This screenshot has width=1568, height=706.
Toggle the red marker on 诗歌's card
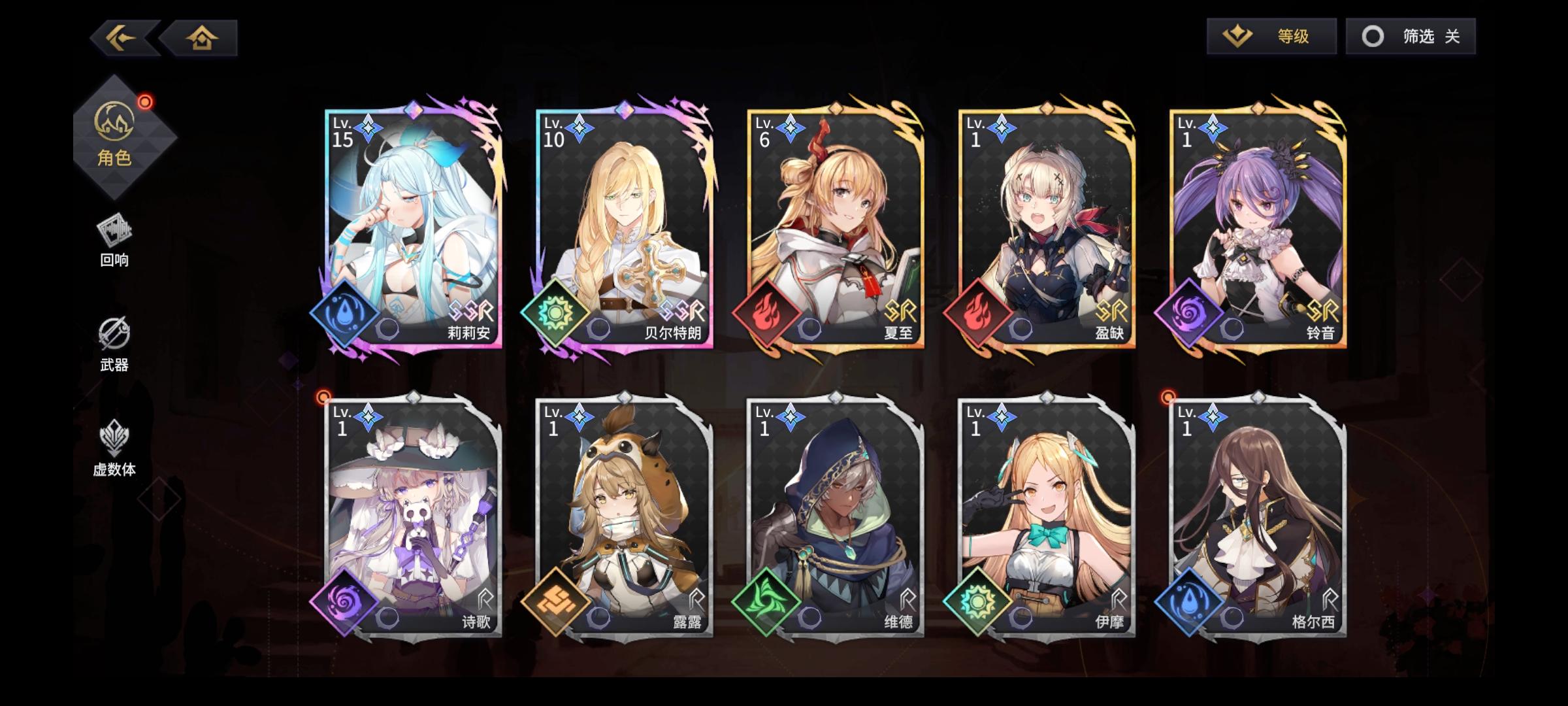coord(323,395)
